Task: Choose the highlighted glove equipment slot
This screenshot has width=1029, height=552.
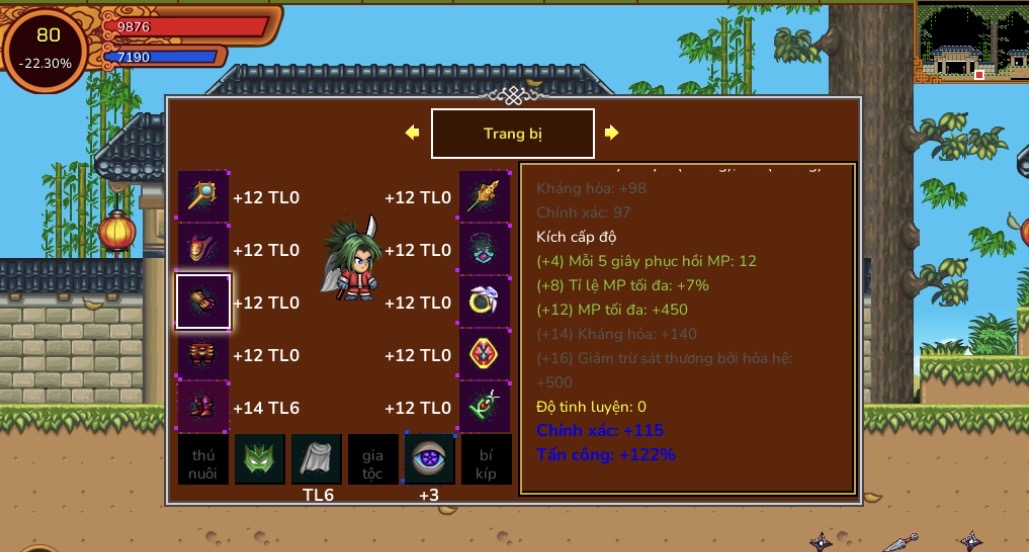Action: [x=204, y=302]
